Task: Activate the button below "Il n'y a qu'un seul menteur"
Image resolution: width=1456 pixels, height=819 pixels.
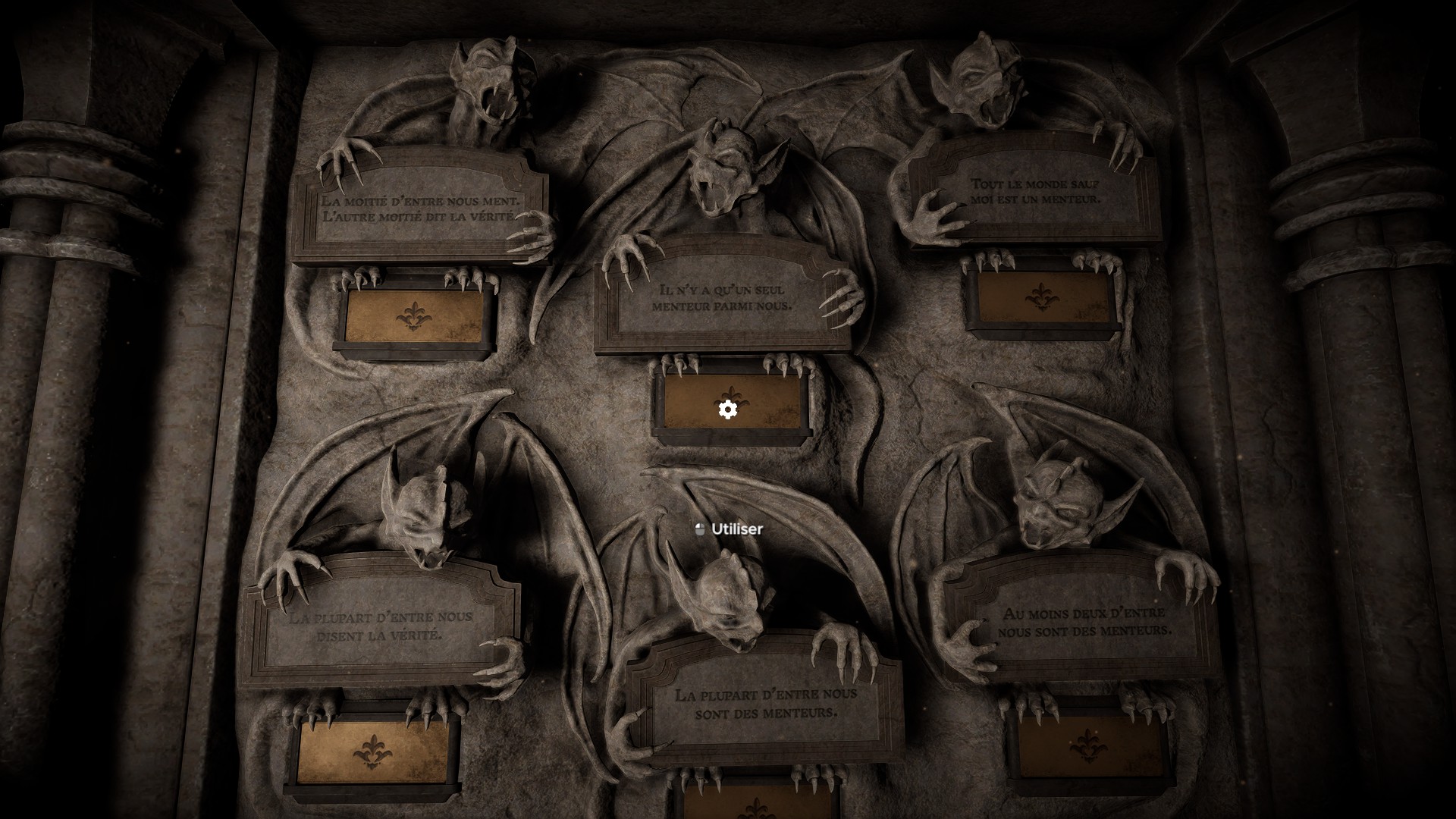Action: 732,403
